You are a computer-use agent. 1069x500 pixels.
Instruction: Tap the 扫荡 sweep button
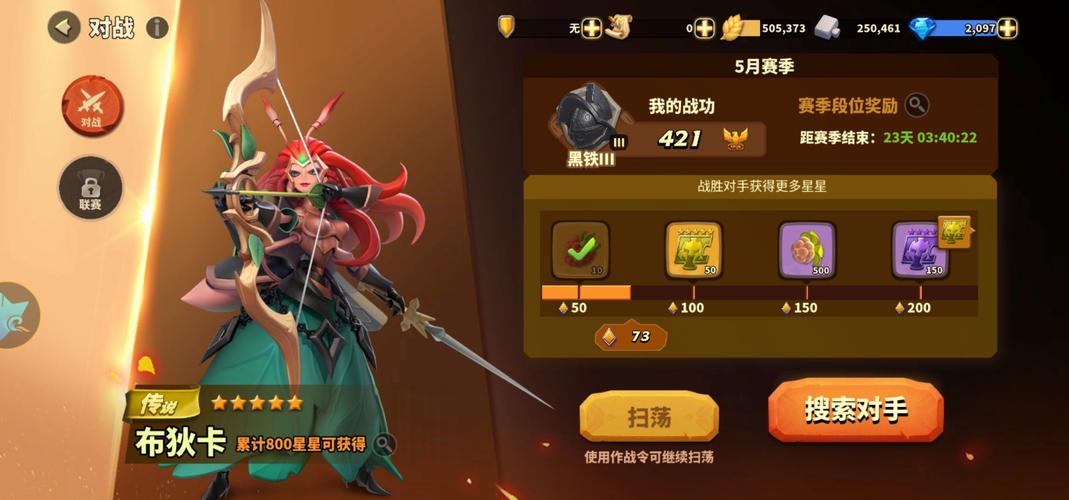point(649,417)
